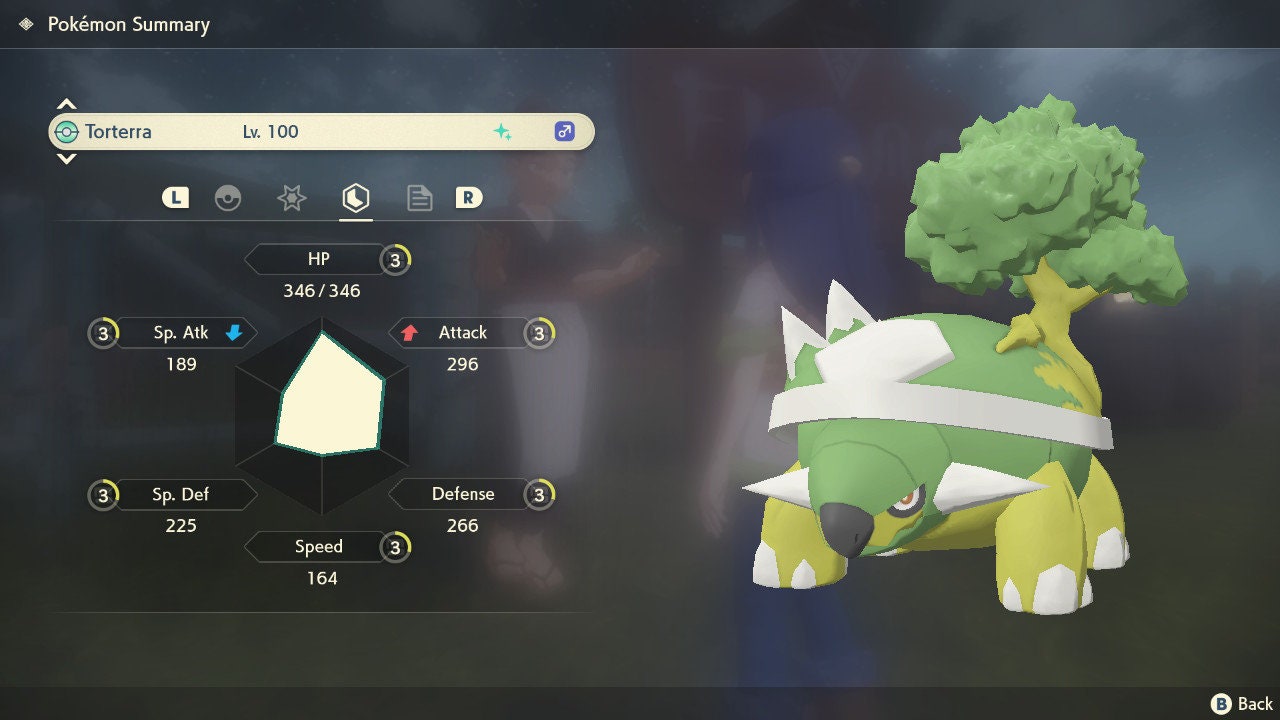
Task: Switch to the Poké Ball general info tab
Action: 228,198
